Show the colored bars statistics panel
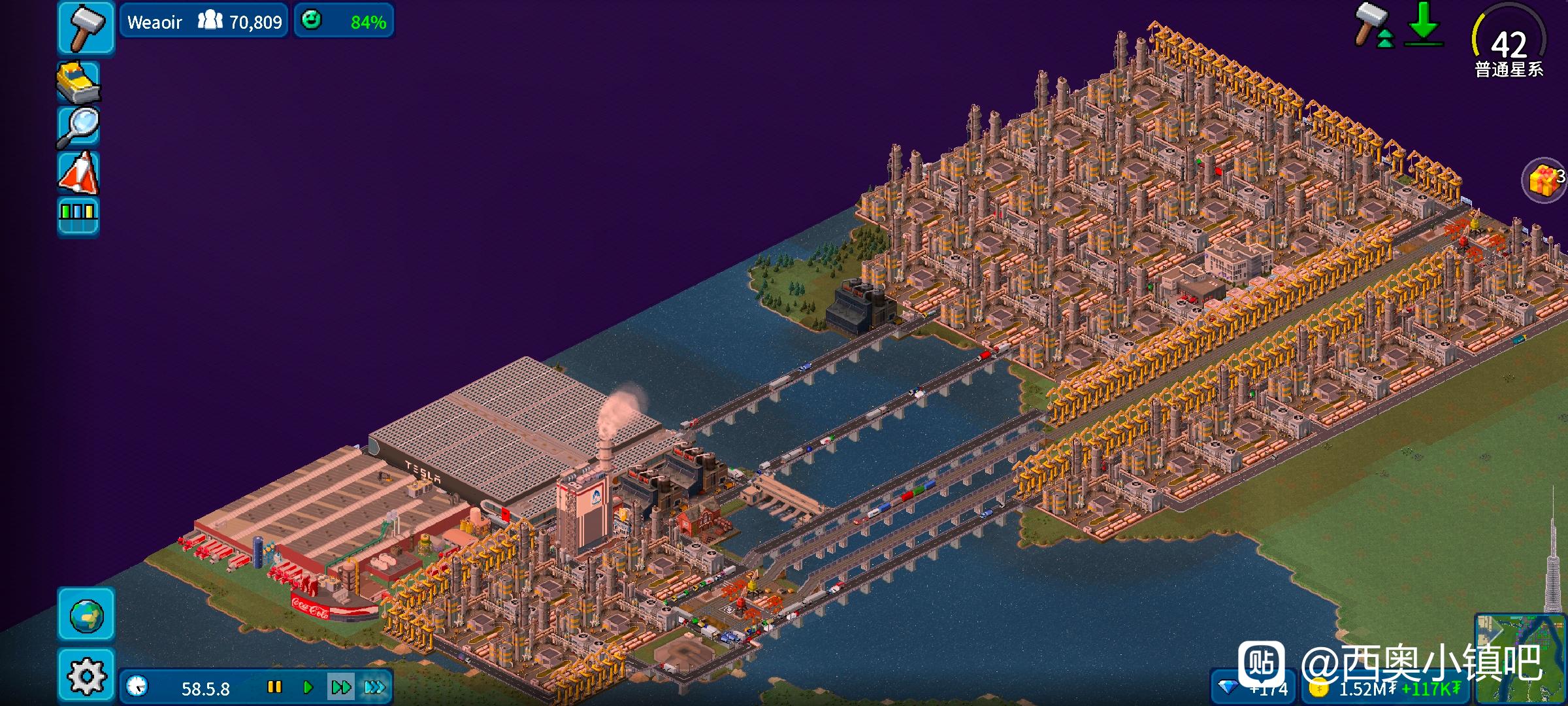Image resolution: width=1568 pixels, height=706 pixels. (x=78, y=215)
